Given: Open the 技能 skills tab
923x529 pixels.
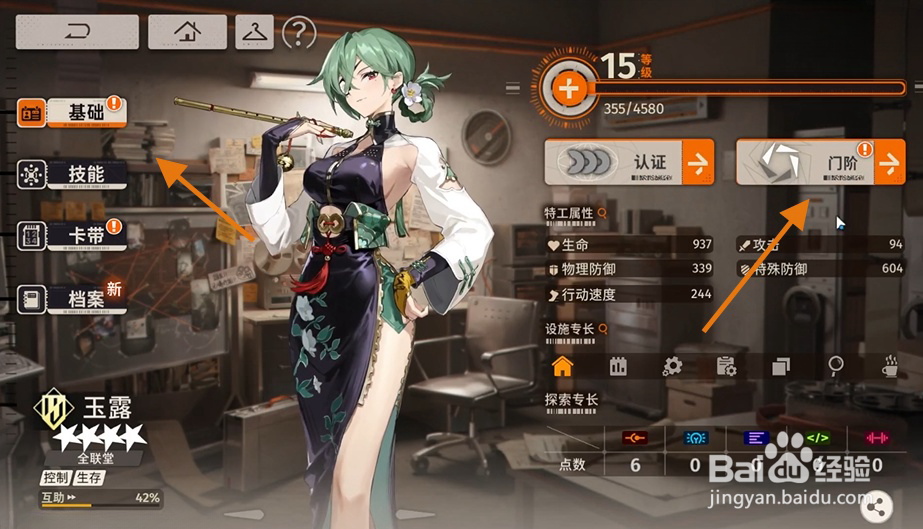Looking at the screenshot, I should [x=72, y=174].
